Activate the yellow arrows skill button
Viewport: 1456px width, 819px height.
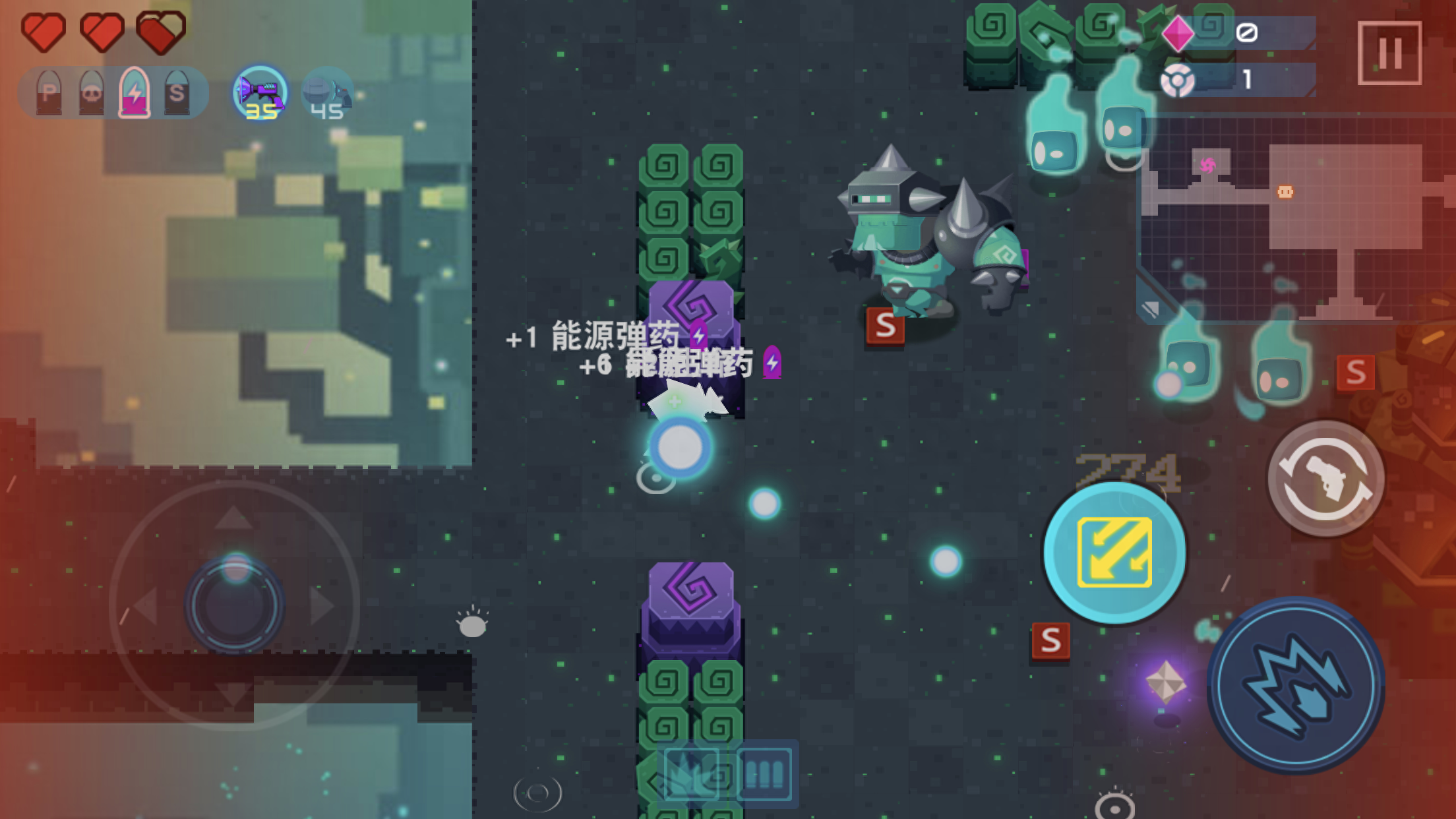point(1114,553)
